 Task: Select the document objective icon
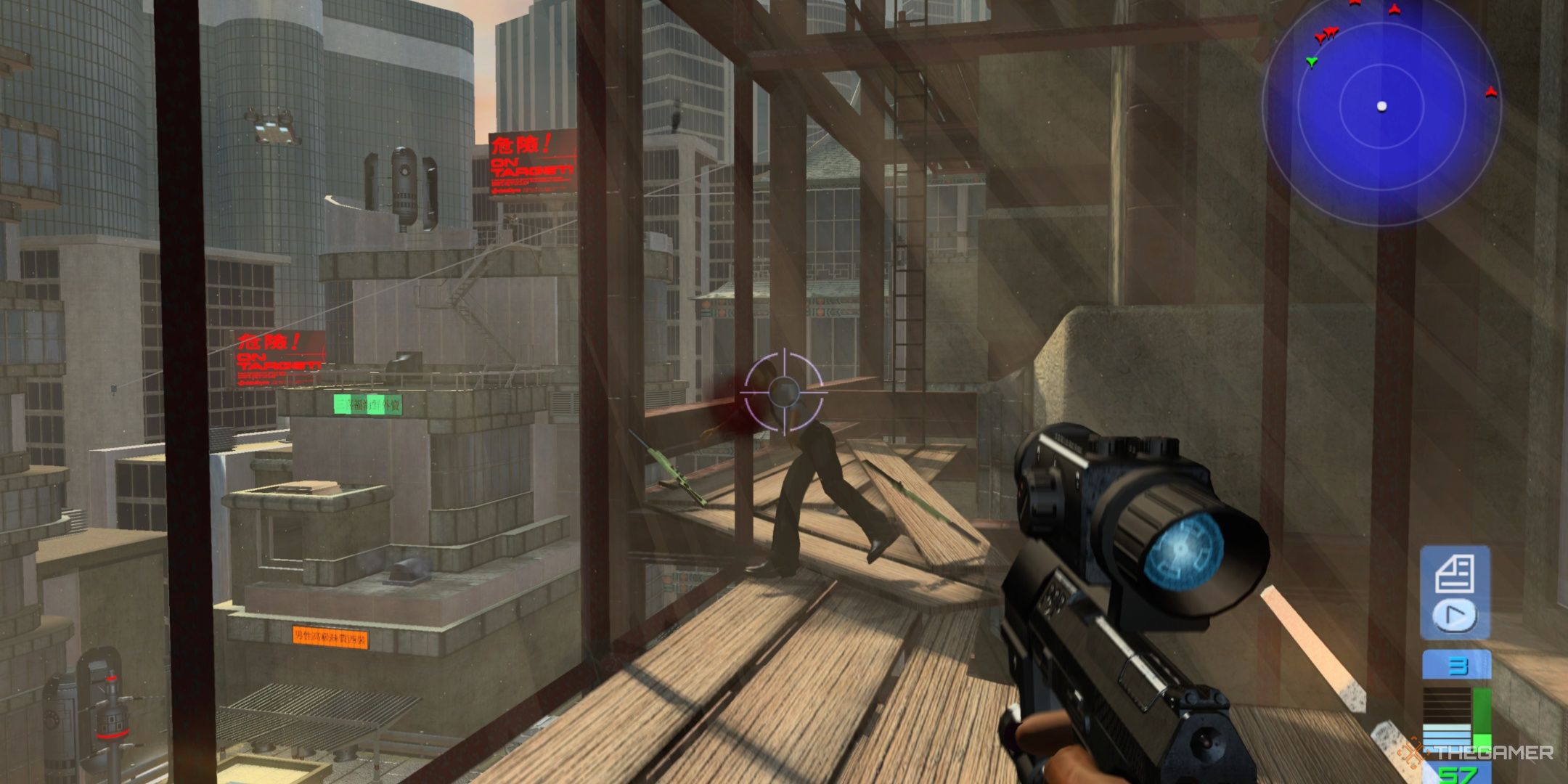1455,573
